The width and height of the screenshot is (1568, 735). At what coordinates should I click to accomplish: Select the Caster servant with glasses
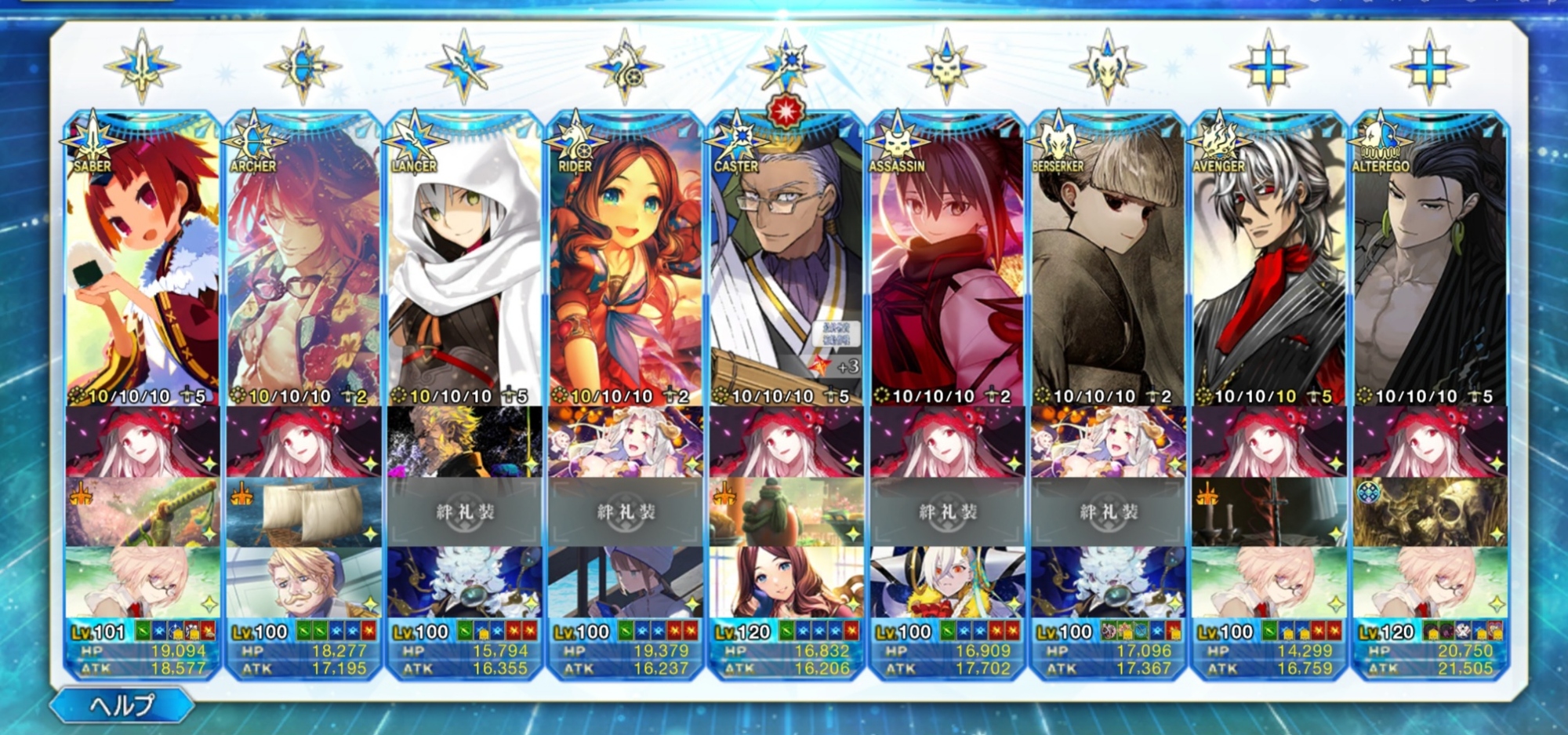click(x=786, y=267)
